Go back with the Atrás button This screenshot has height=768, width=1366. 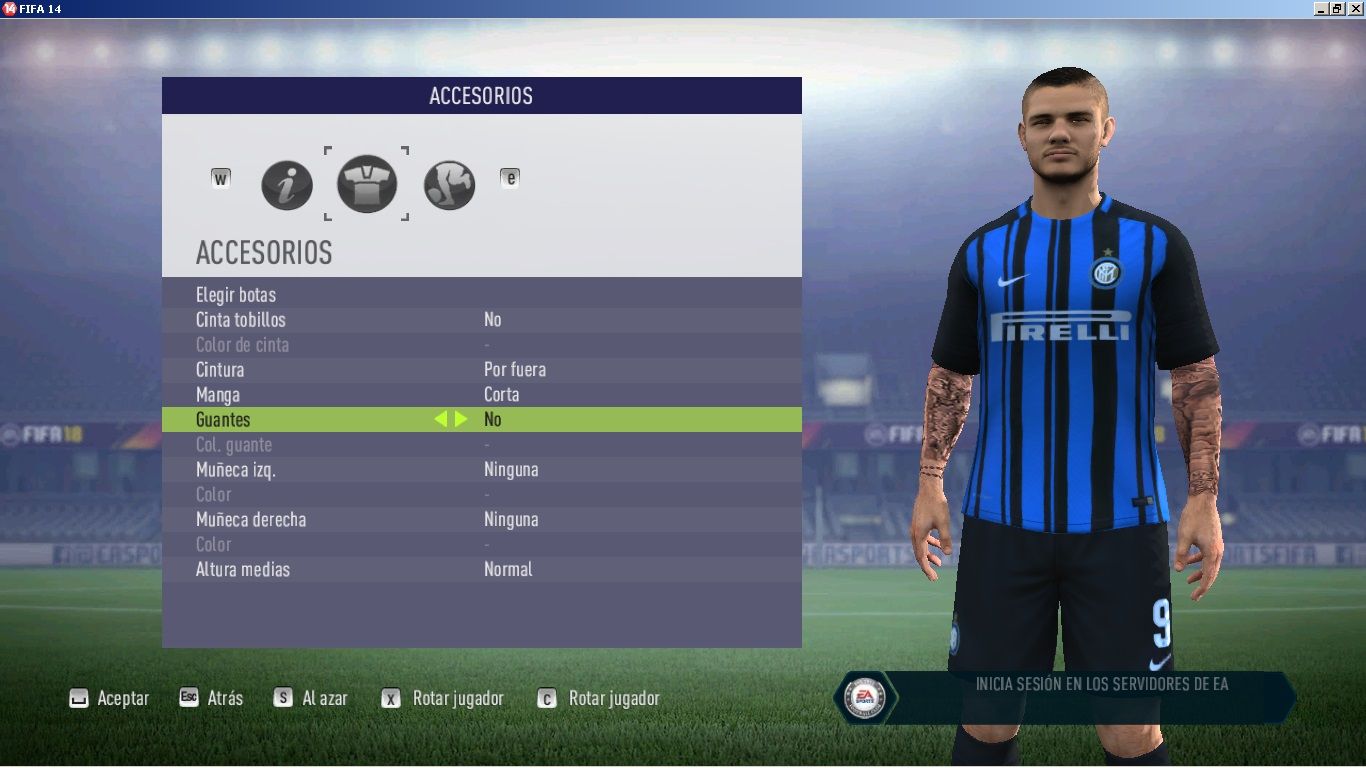[211, 698]
